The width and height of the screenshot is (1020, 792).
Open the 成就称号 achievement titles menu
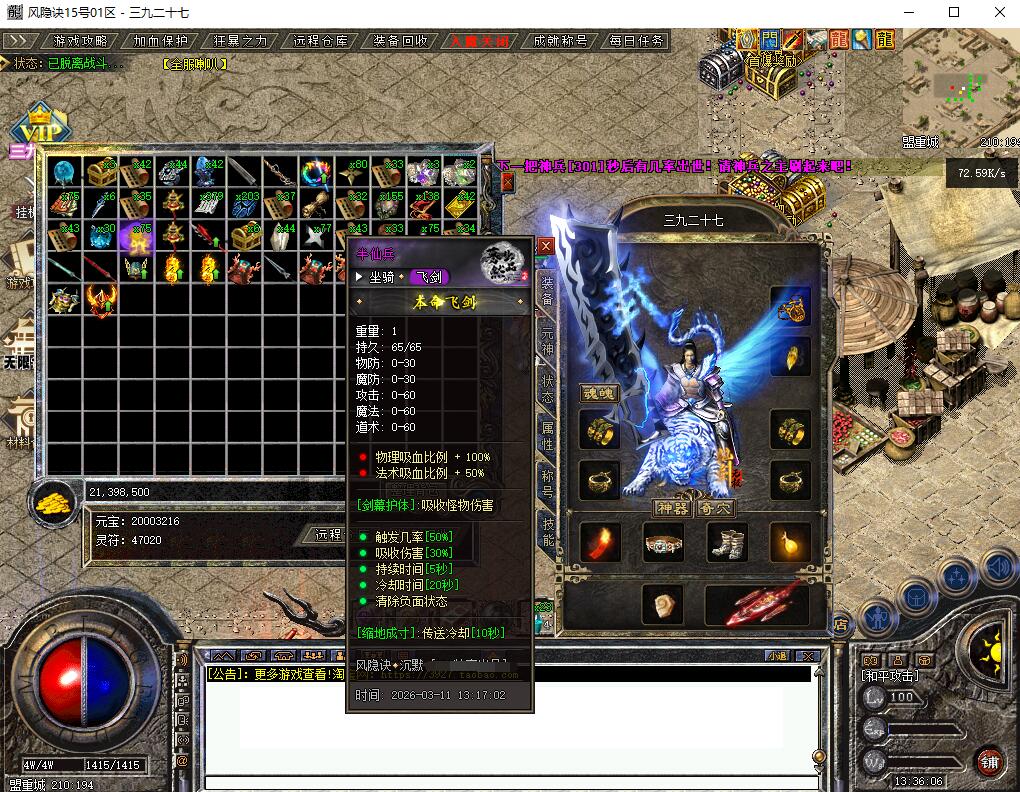560,41
